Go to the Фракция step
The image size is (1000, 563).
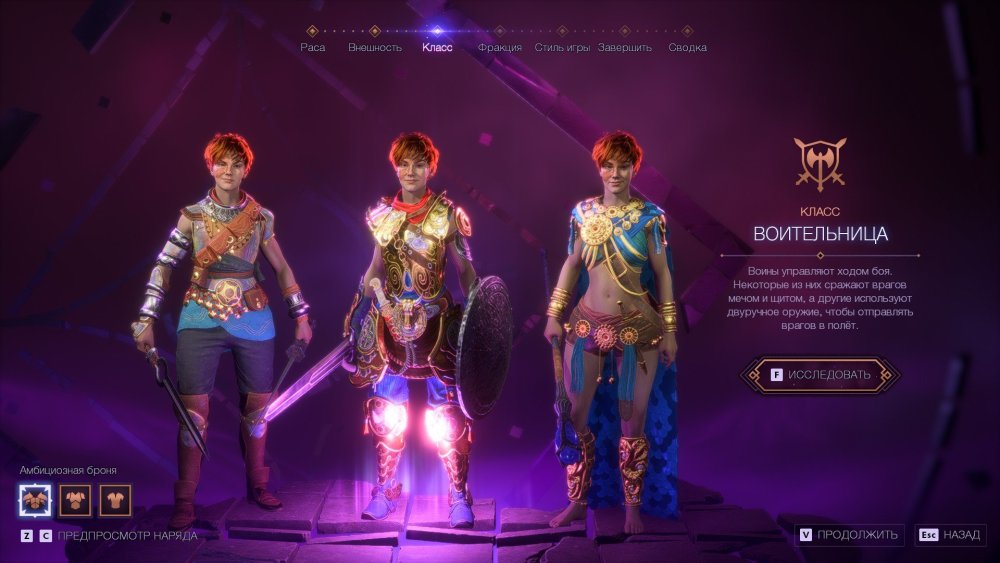click(x=500, y=47)
